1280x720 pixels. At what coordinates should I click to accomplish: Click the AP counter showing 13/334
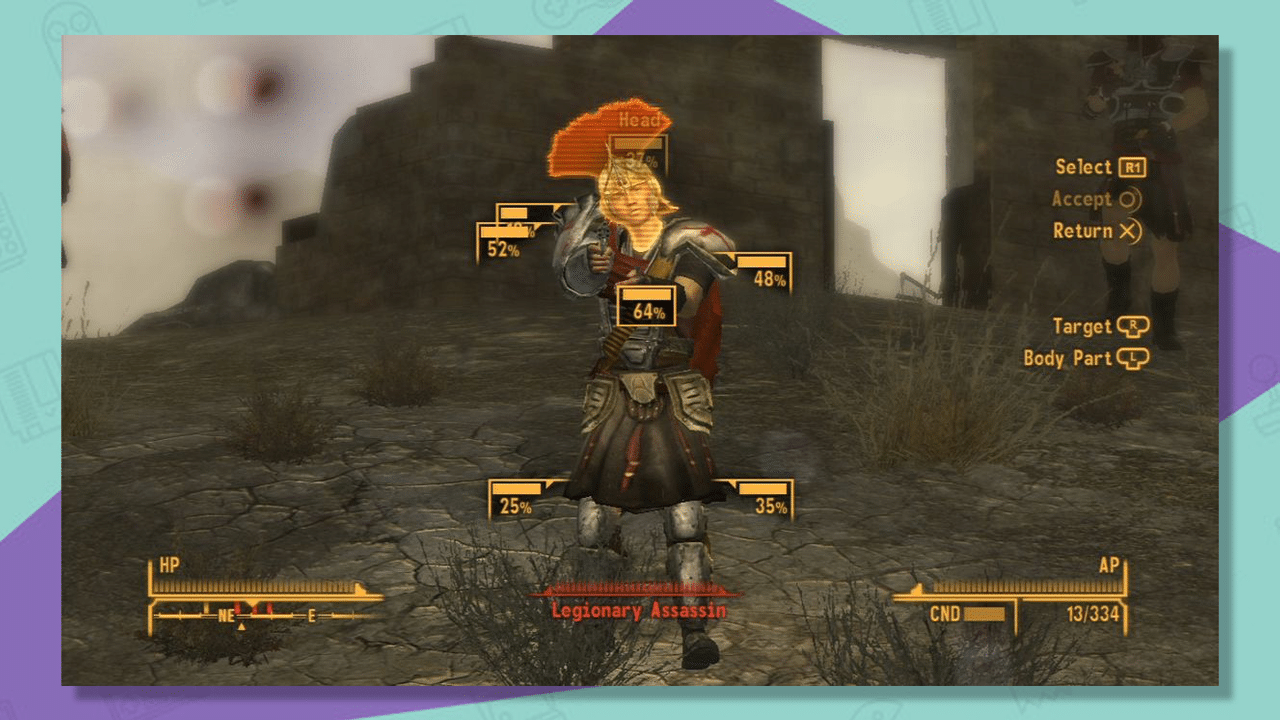click(x=1095, y=614)
